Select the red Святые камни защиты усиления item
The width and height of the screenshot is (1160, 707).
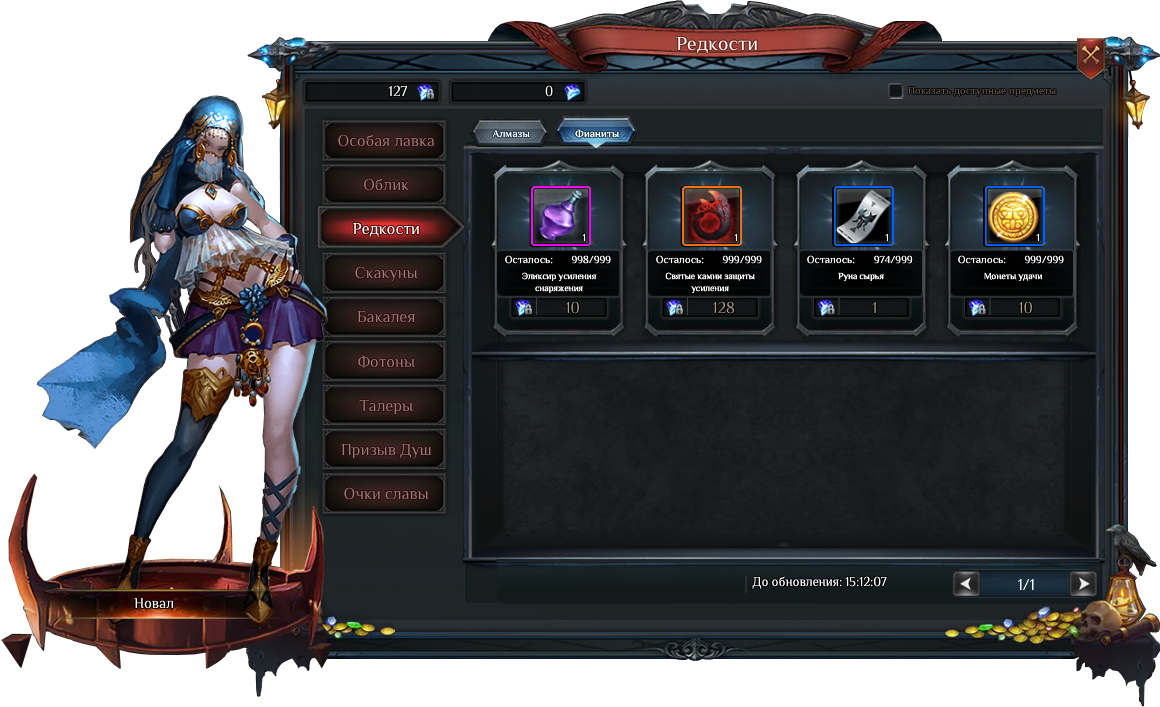pos(711,216)
